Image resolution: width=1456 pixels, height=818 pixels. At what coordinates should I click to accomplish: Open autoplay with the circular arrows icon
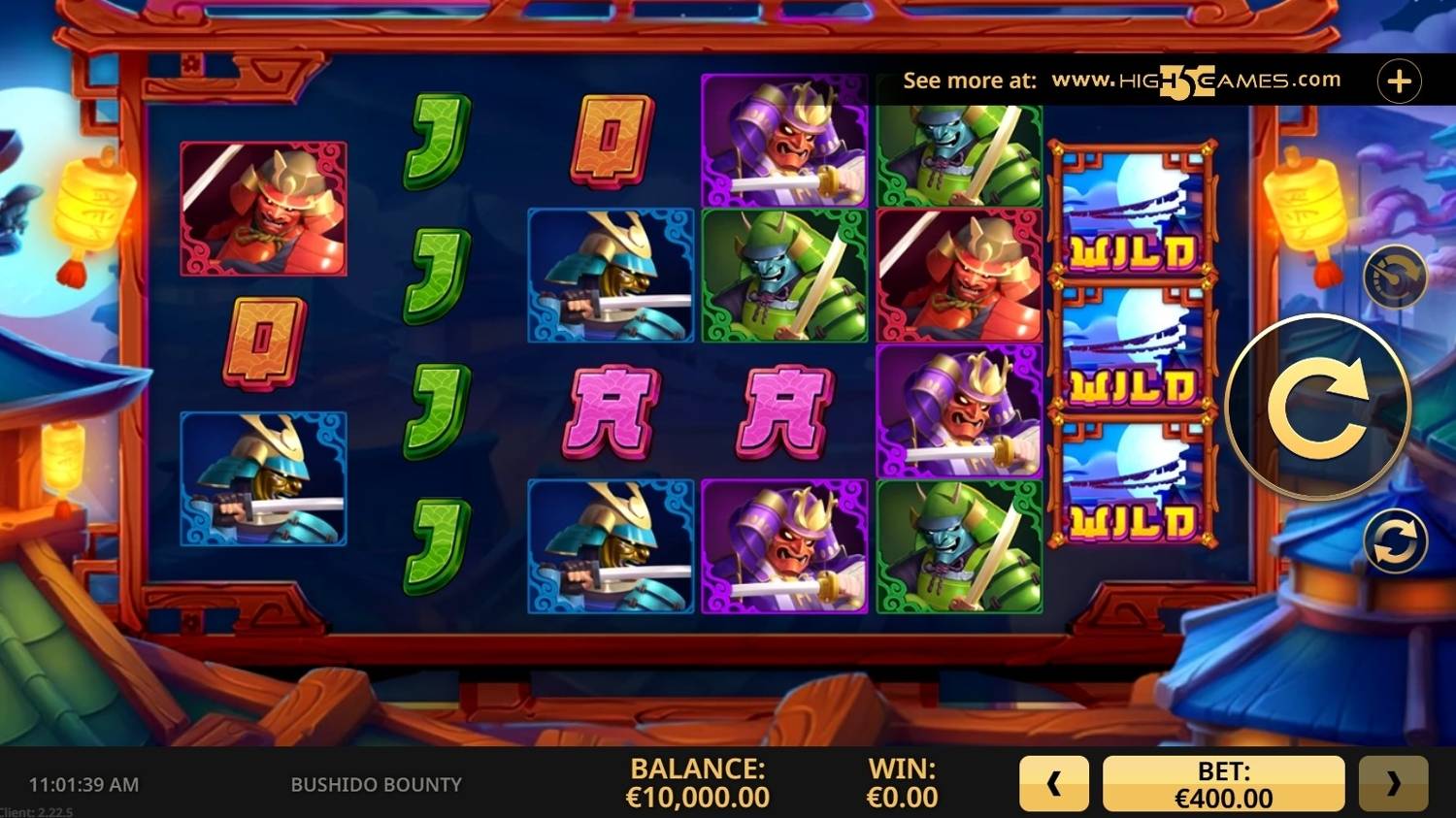point(1395,539)
